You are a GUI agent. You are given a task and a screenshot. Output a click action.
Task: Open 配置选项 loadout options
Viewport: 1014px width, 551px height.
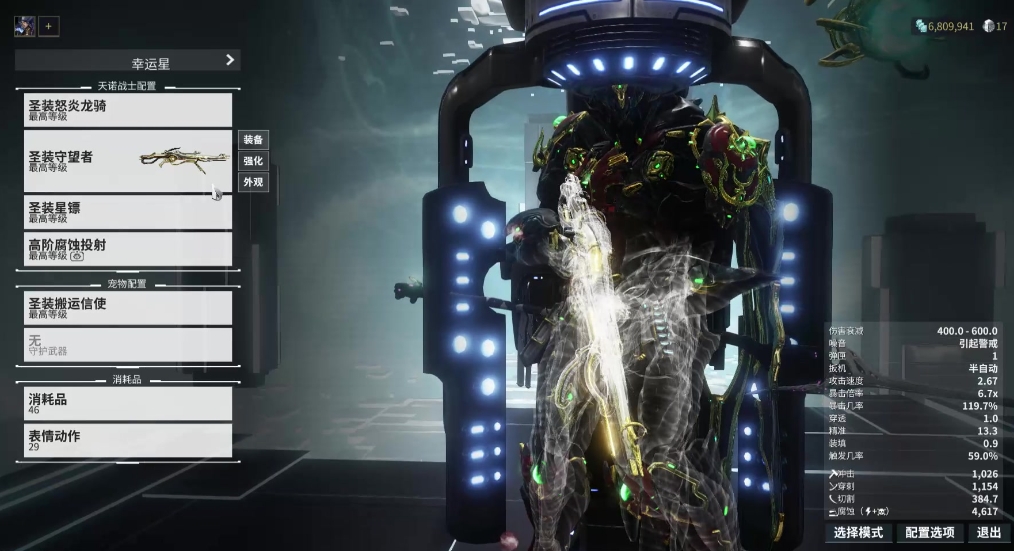pyautogui.click(x=929, y=533)
